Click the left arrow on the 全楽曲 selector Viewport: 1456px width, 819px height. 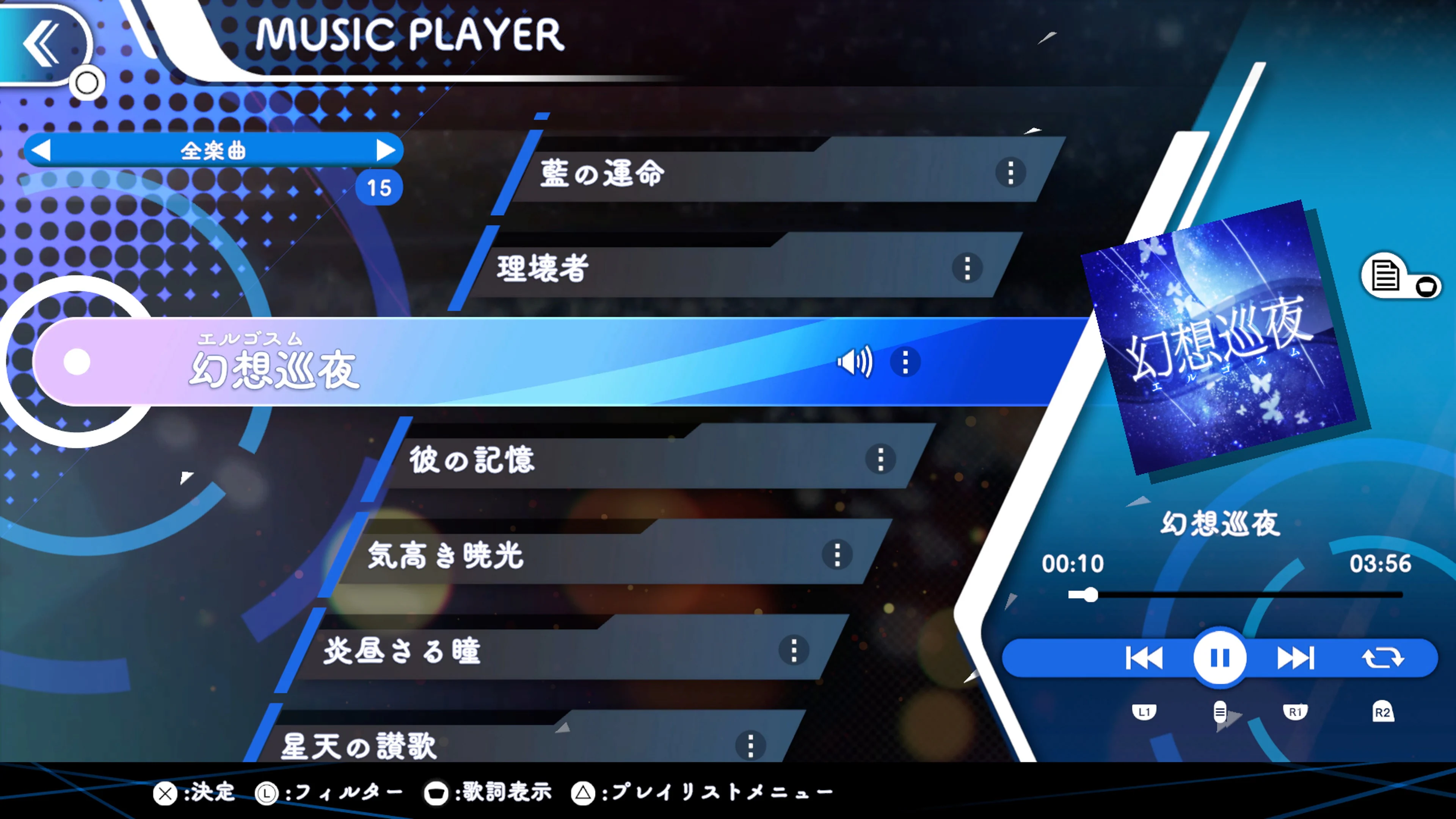41,150
